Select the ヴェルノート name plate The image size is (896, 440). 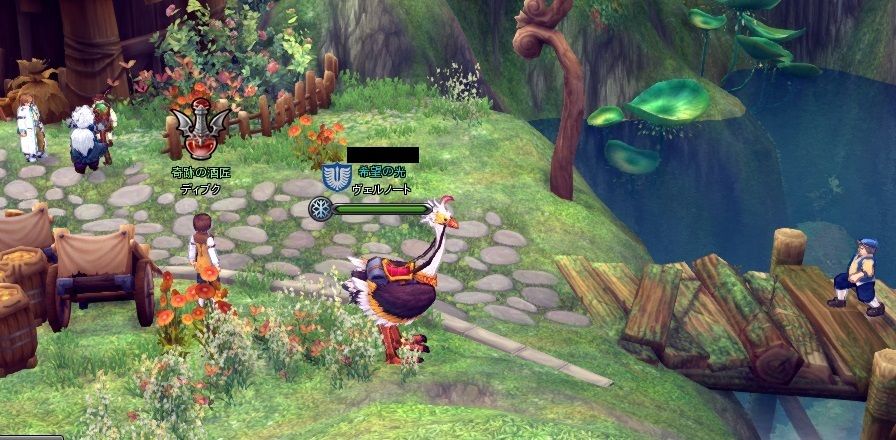381,189
